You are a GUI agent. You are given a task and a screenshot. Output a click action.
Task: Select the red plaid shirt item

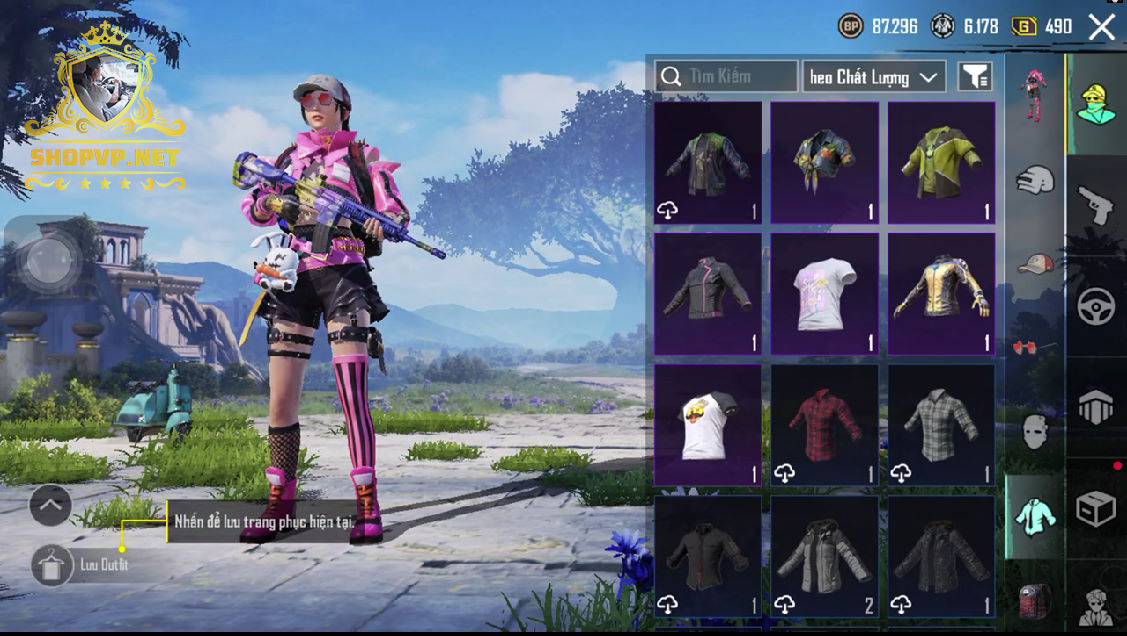click(824, 425)
